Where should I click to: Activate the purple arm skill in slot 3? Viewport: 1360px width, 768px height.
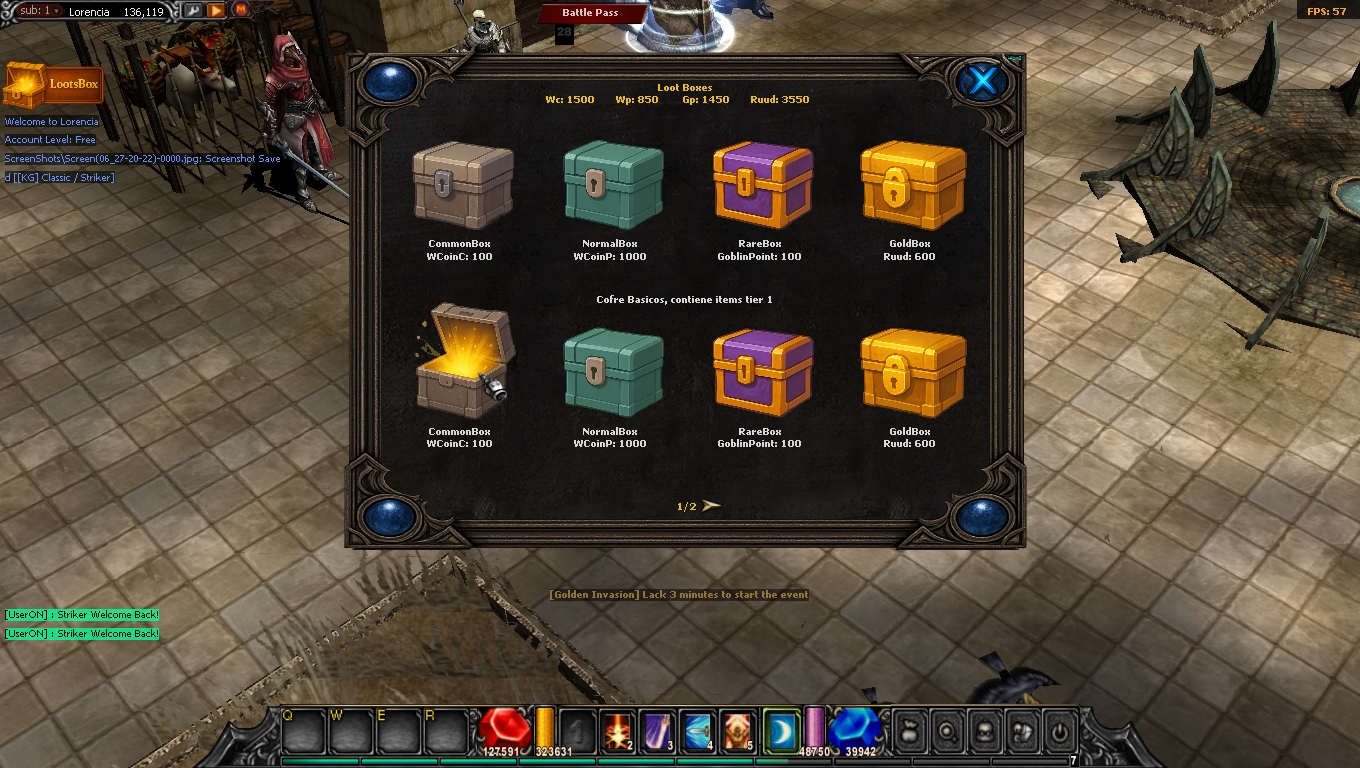click(x=657, y=731)
